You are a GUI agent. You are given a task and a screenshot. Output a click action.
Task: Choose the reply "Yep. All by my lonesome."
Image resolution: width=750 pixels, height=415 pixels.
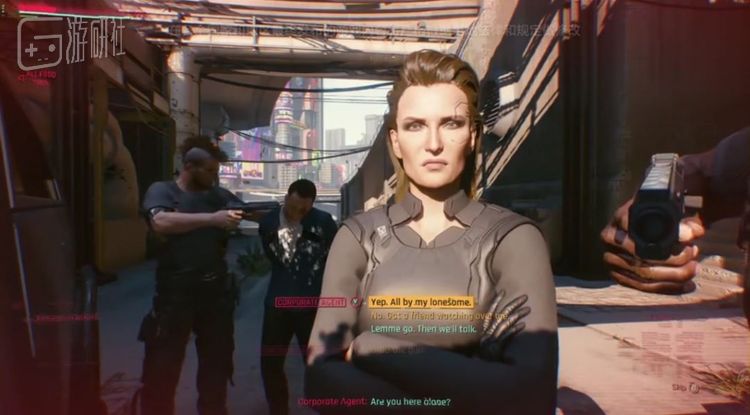420,301
